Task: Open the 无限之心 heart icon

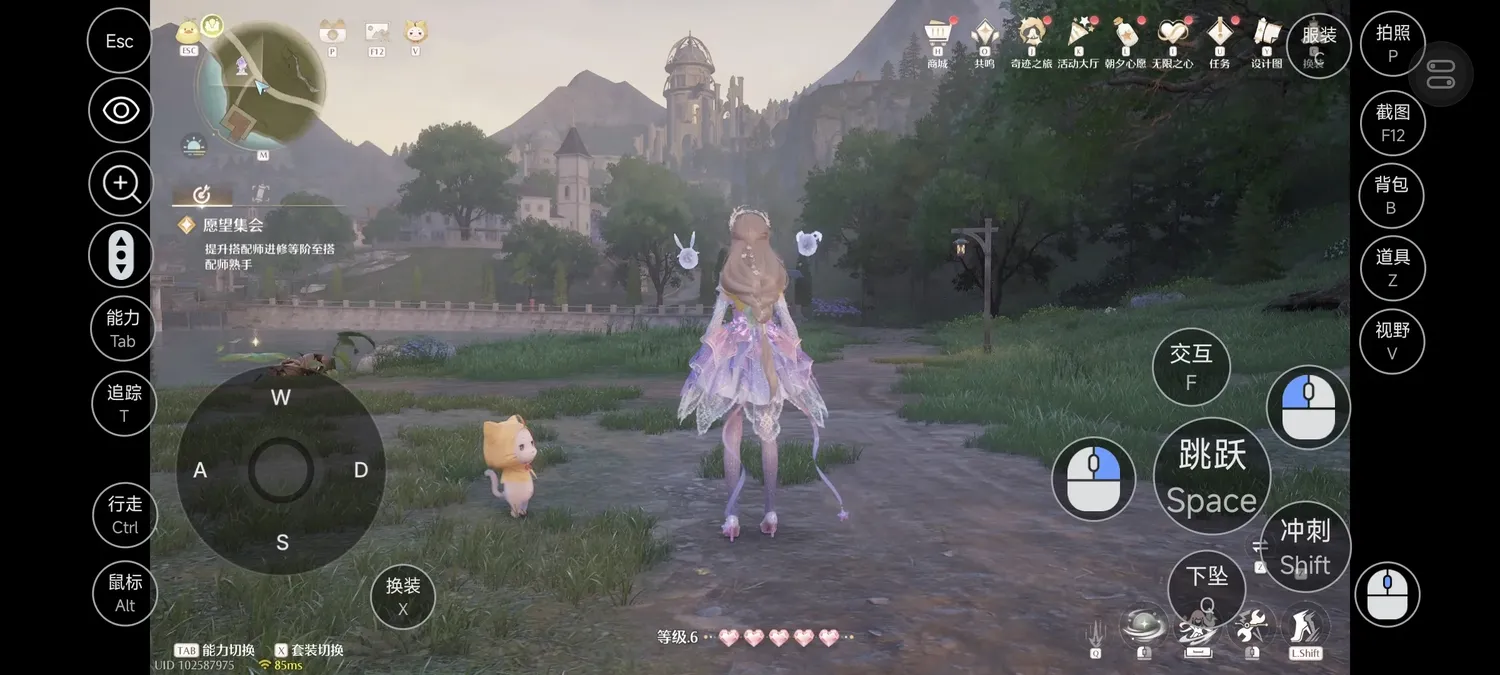Action: click(x=1172, y=35)
